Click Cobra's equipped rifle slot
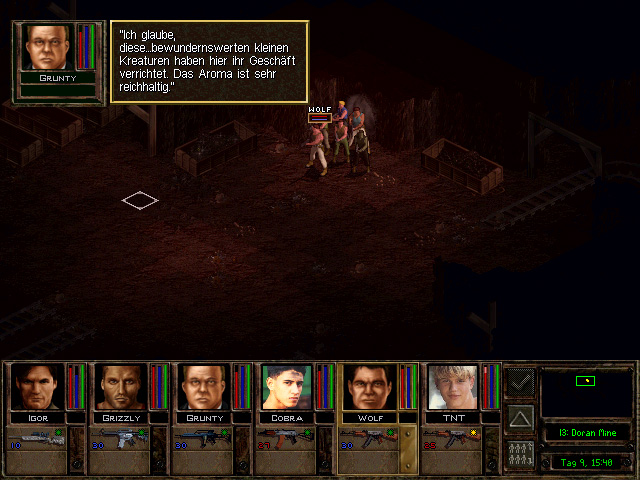The height and width of the screenshot is (480, 640). (x=287, y=437)
